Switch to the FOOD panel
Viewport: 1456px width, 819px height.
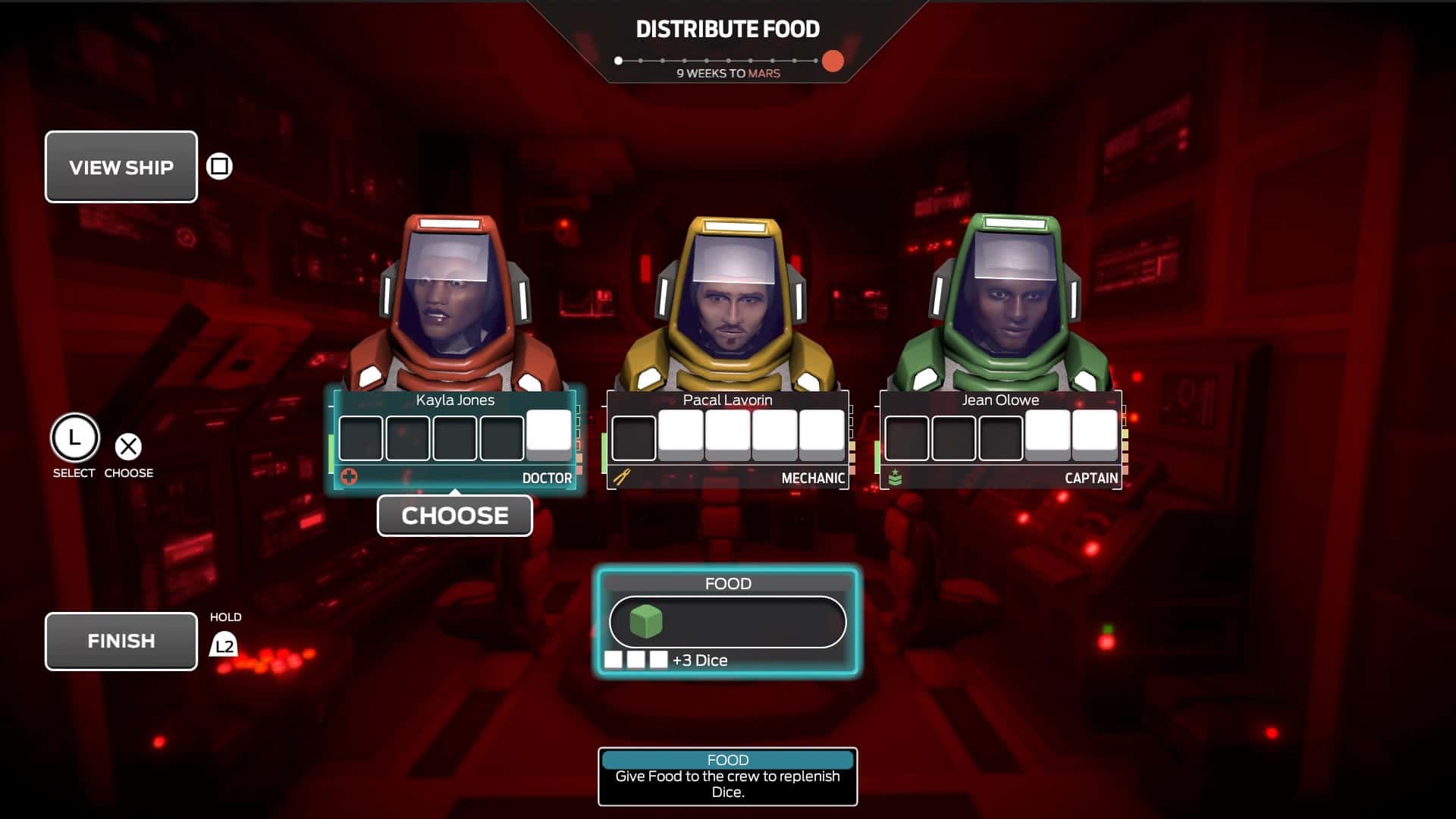(x=728, y=583)
